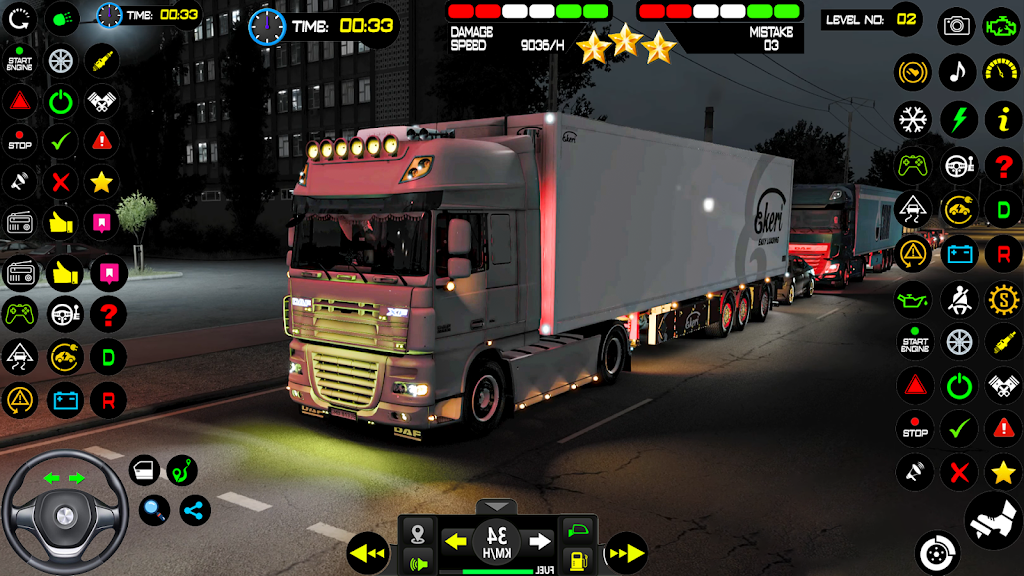Open the yellow info icon
1024x576 pixels.
point(1002,120)
